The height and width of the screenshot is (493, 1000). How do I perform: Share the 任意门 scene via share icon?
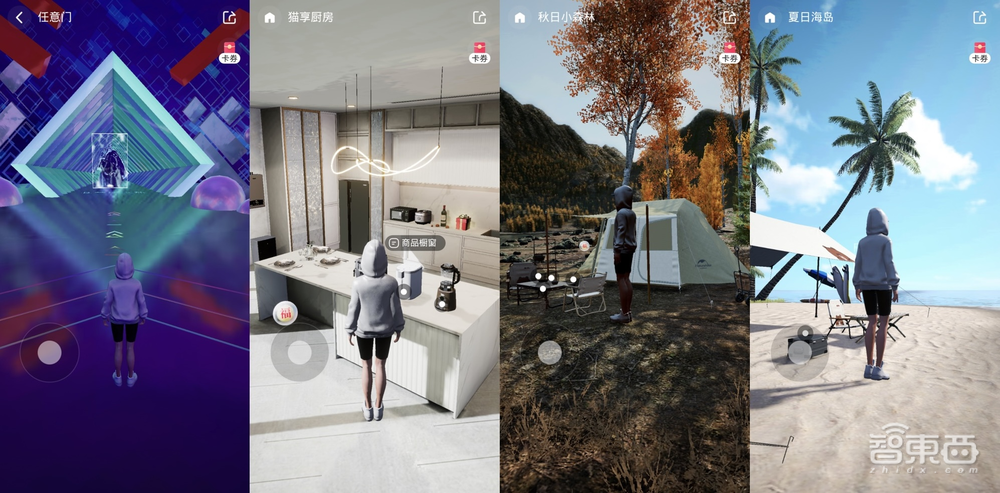pyautogui.click(x=229, y=18)
